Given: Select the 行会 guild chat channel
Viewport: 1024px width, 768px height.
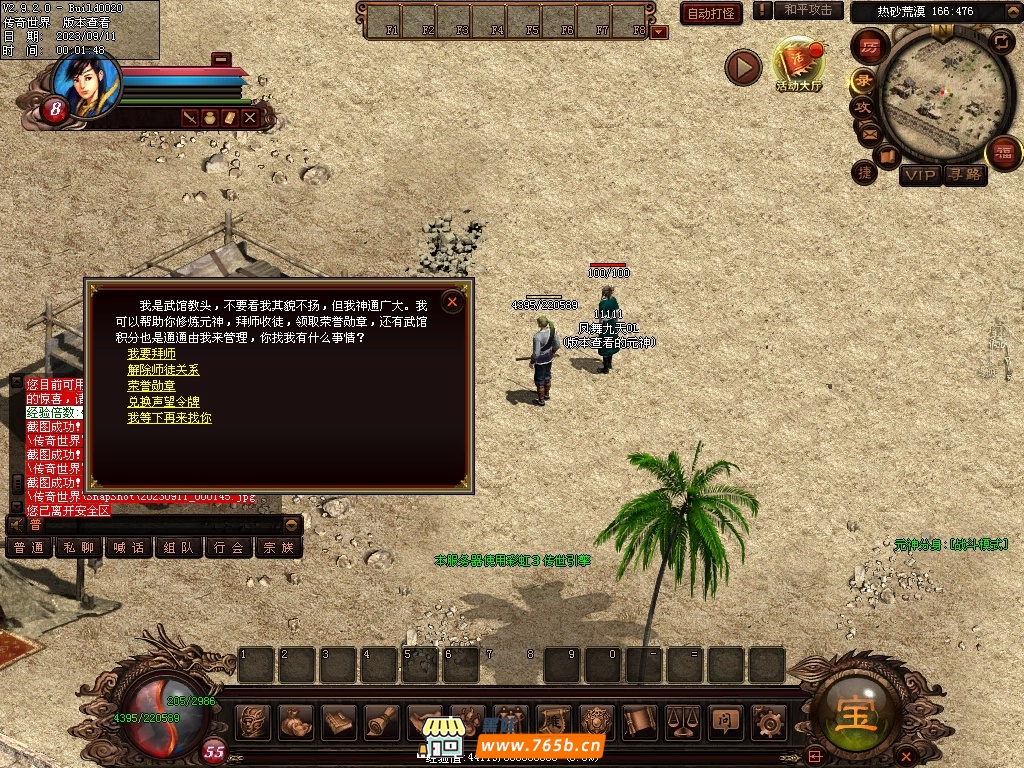Looking at the screenshot, I should (x=229, y=548).
